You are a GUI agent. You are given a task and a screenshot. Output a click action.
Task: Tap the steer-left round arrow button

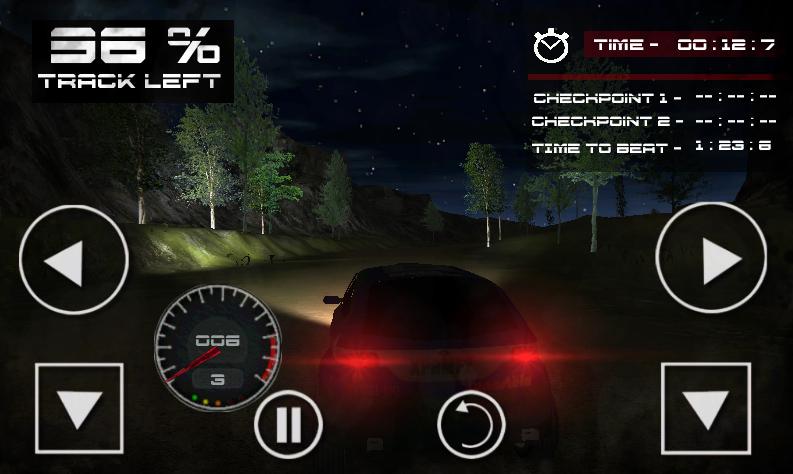coord(74,260)
